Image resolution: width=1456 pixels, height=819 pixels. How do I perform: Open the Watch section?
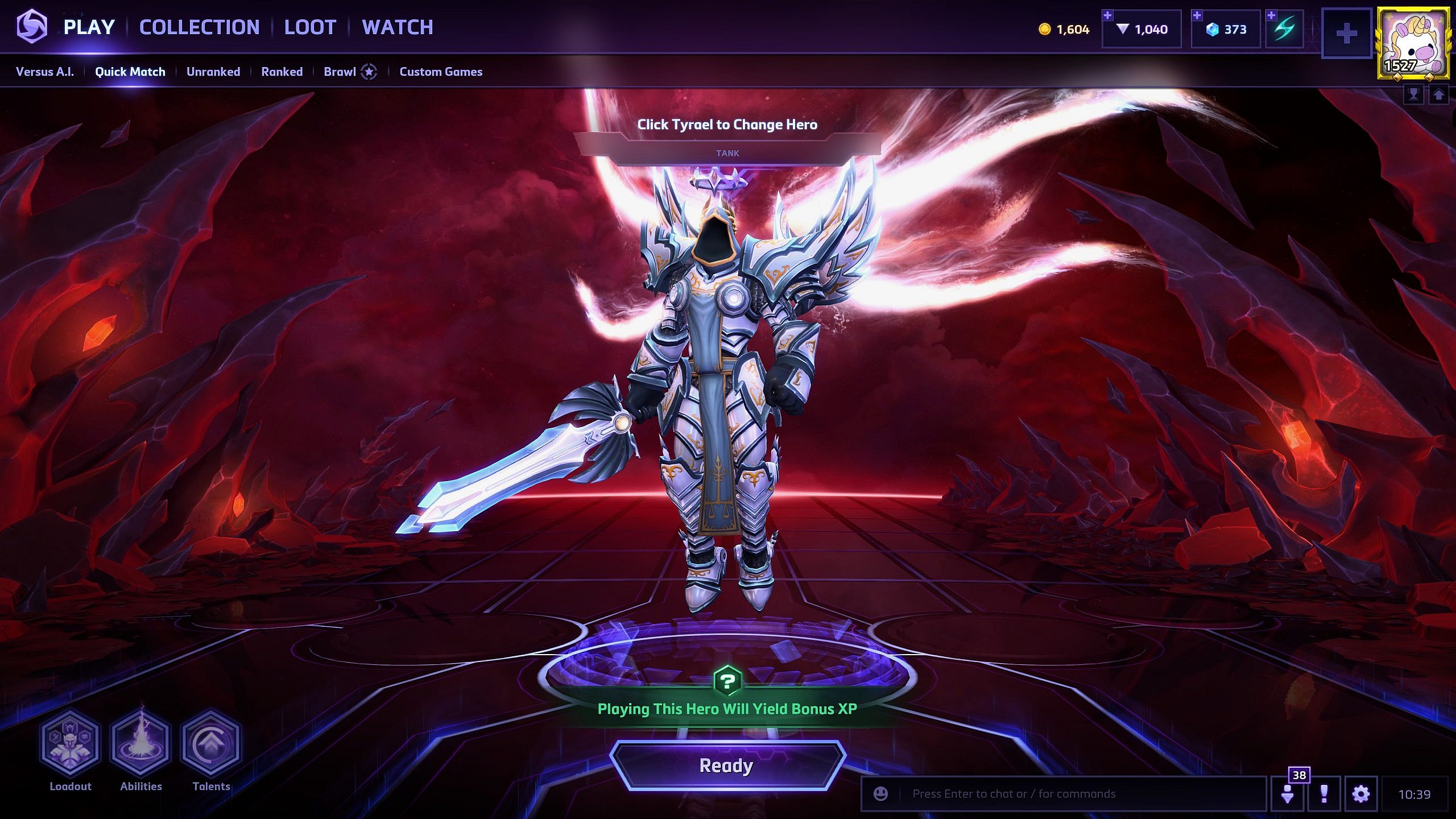pyautogui.click(x=398, y=27)
